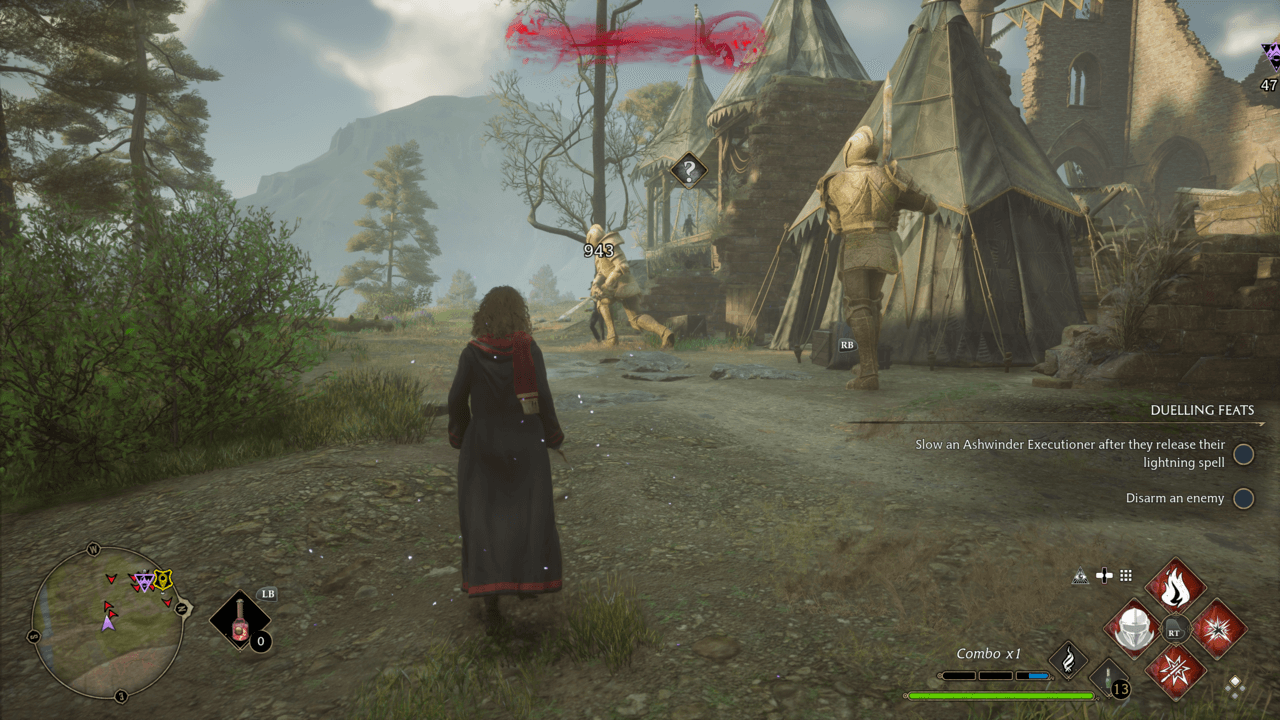Image resolution: width=1280 pixels, height=720 pixels.
Task: Select the question mark marker above the camp
Action: tap(687, 168)
